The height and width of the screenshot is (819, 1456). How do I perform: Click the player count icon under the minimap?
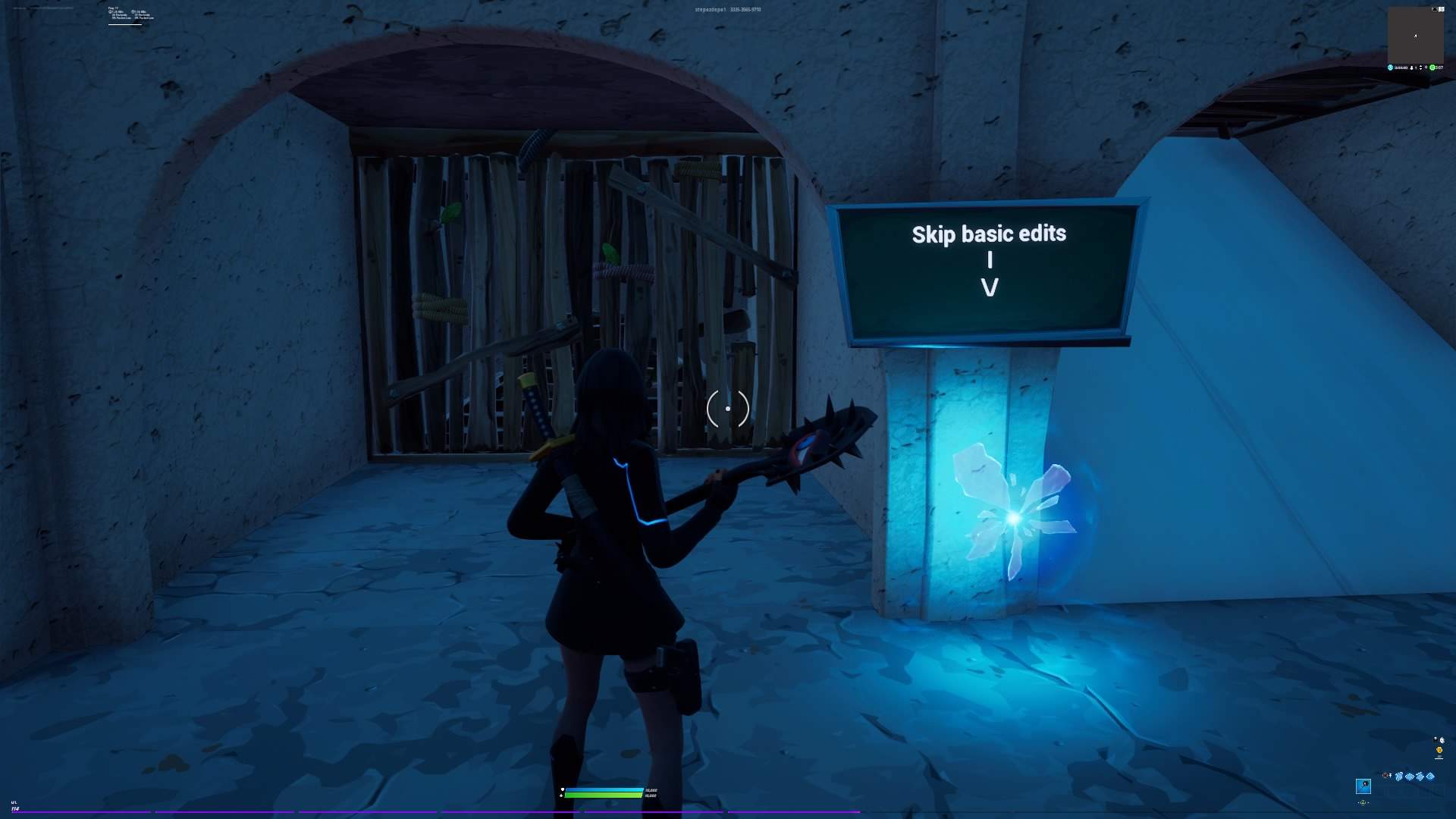click(x=1411, y=67)
